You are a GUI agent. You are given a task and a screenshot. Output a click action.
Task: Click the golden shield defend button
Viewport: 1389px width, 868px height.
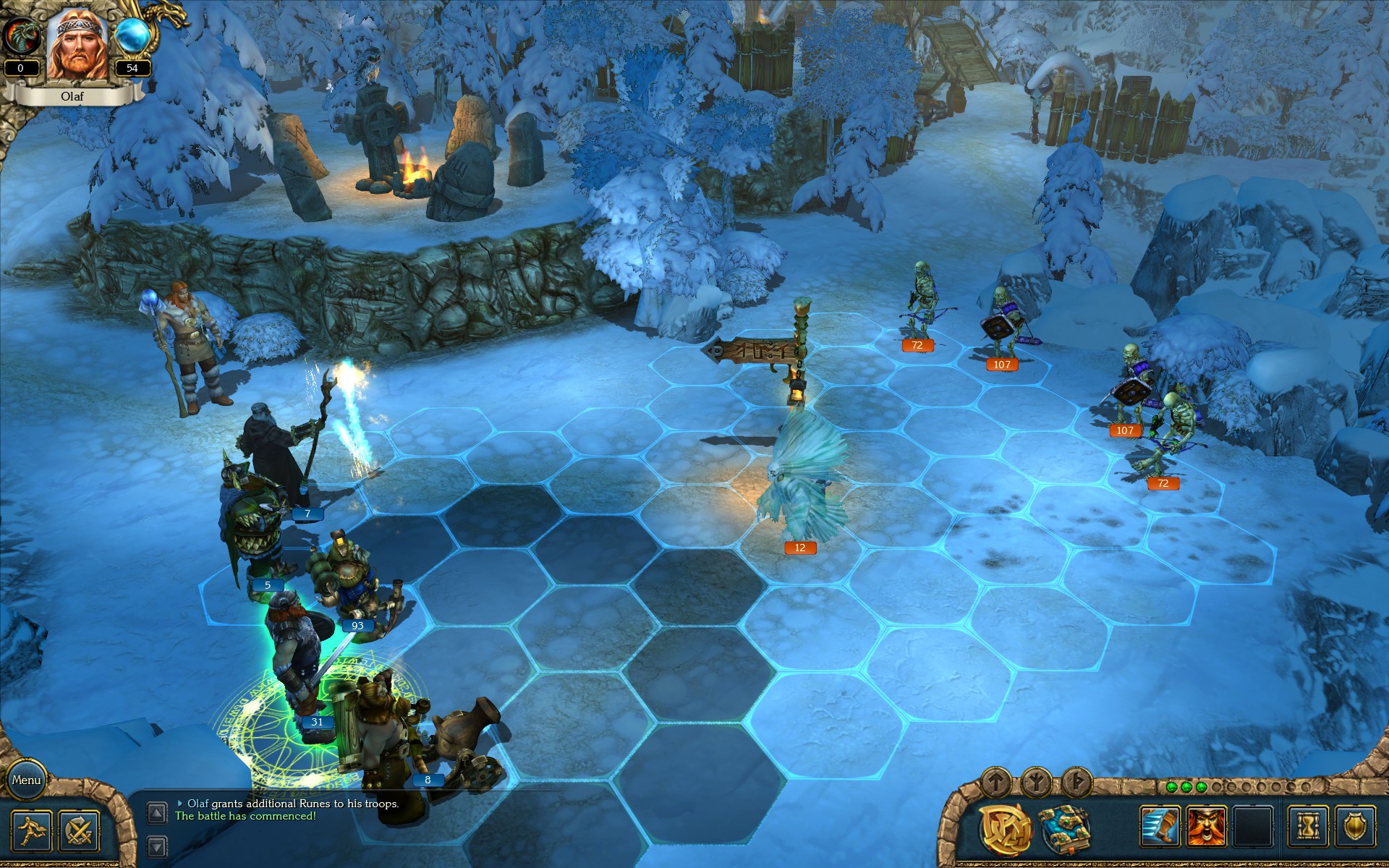[x=1354, y=826]
